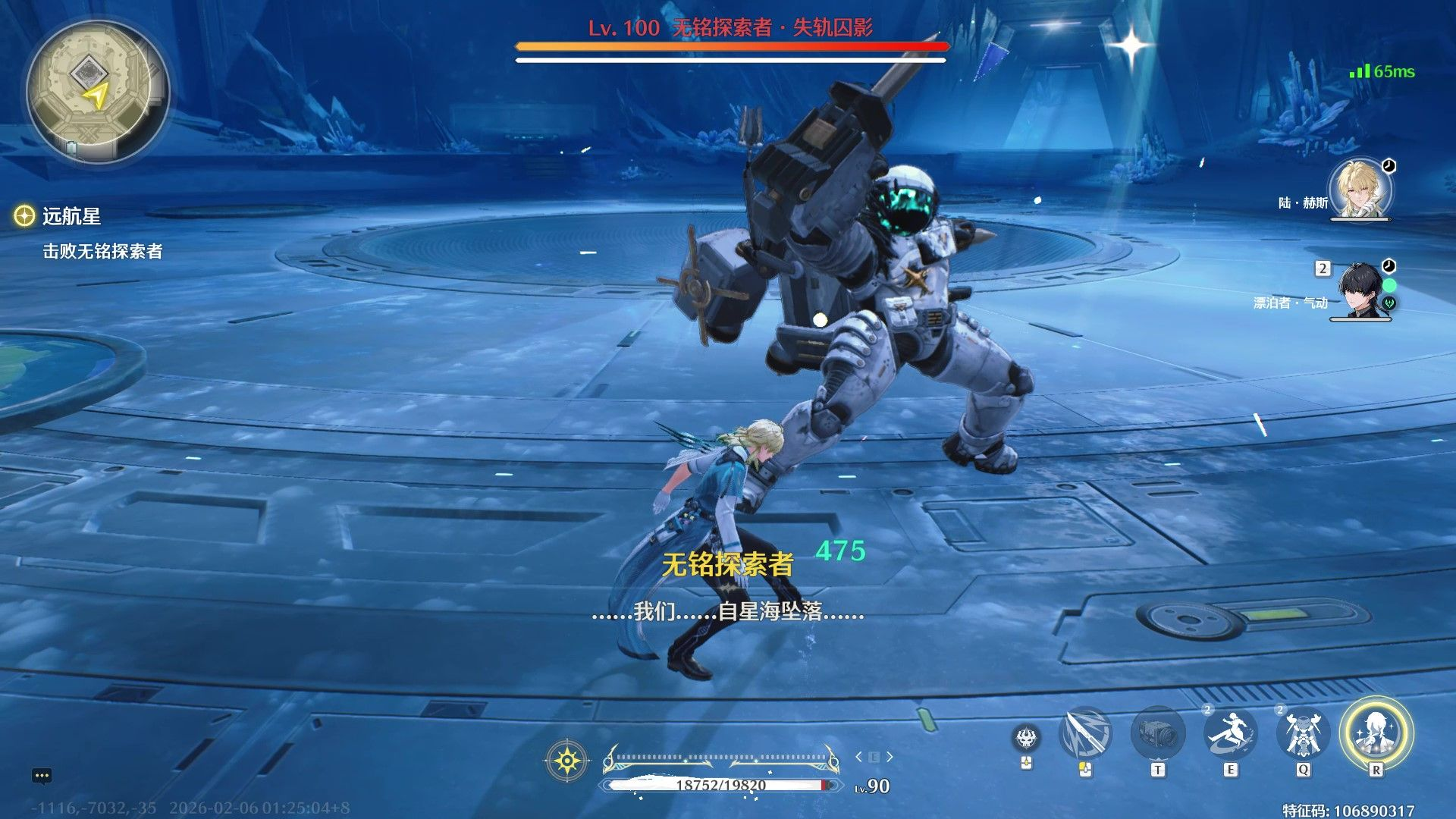1456x819 pixels.
Task: Trigger the leaping figure resonance skill
Action: click(x=1230, y=734)
